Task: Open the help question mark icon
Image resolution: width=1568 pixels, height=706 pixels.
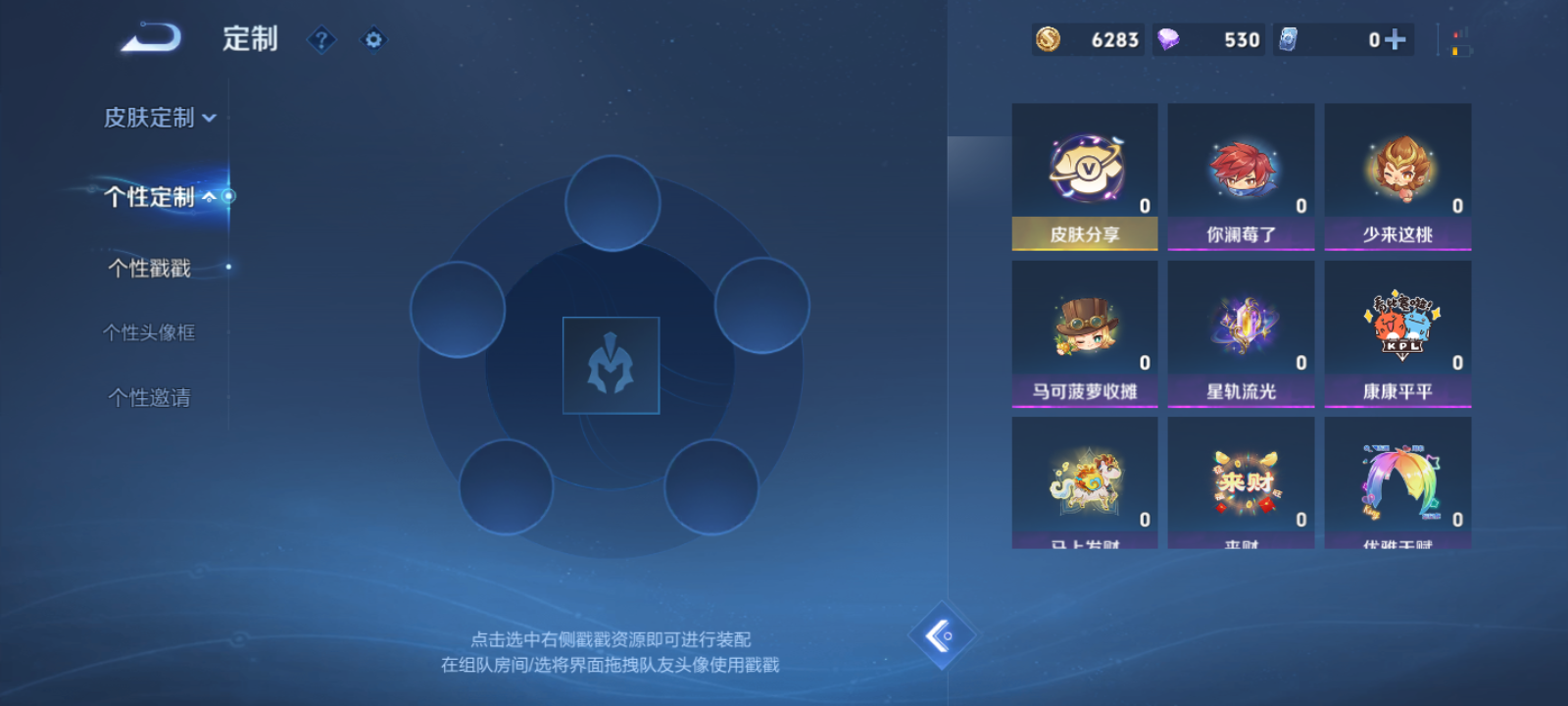Action: coord(321,39)
